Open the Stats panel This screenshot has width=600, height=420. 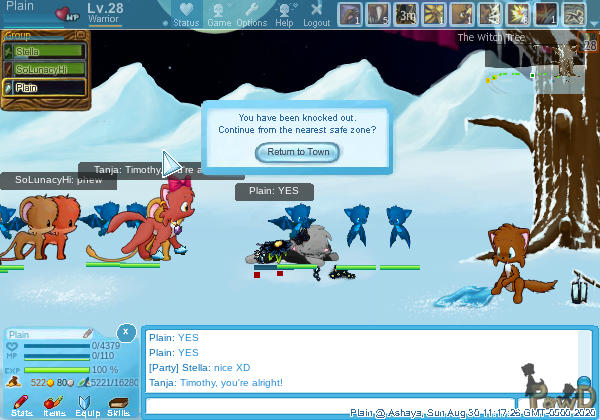pyautogui.click(x=22, y=406)
